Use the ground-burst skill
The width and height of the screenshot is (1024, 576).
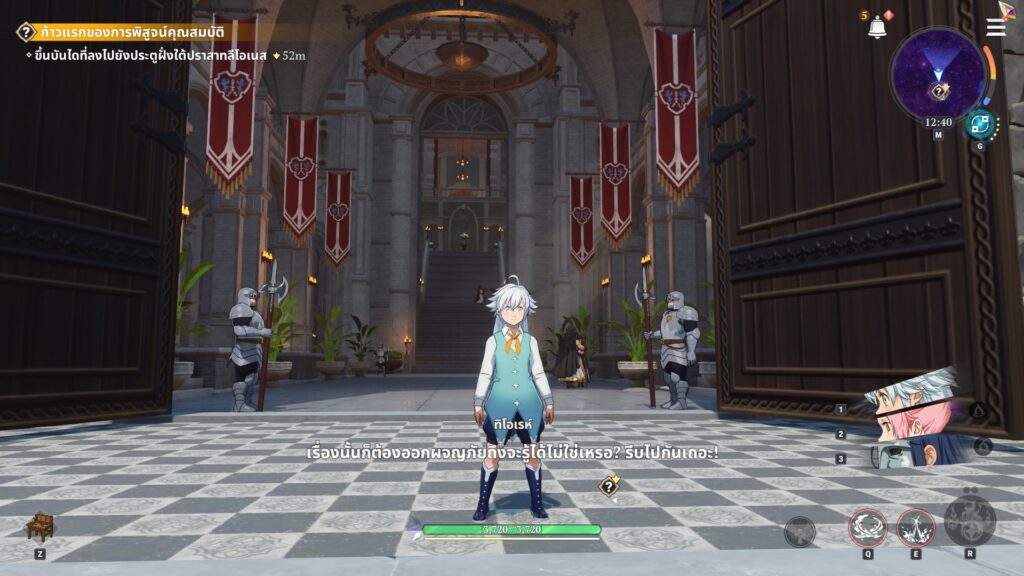tap(915, 527)
